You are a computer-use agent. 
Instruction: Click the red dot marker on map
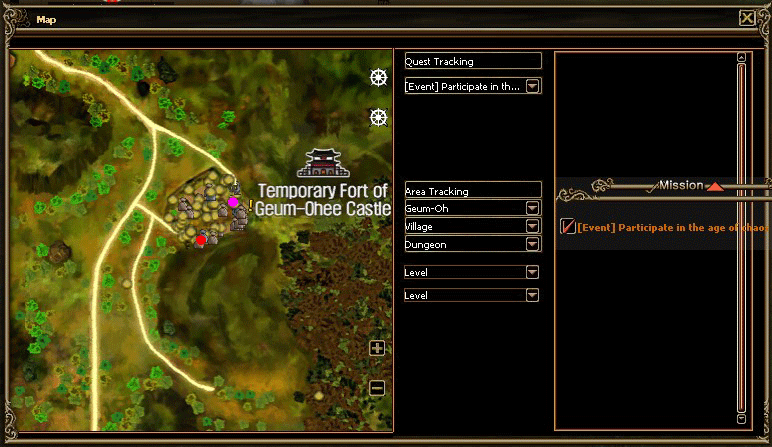coord(201,239)
